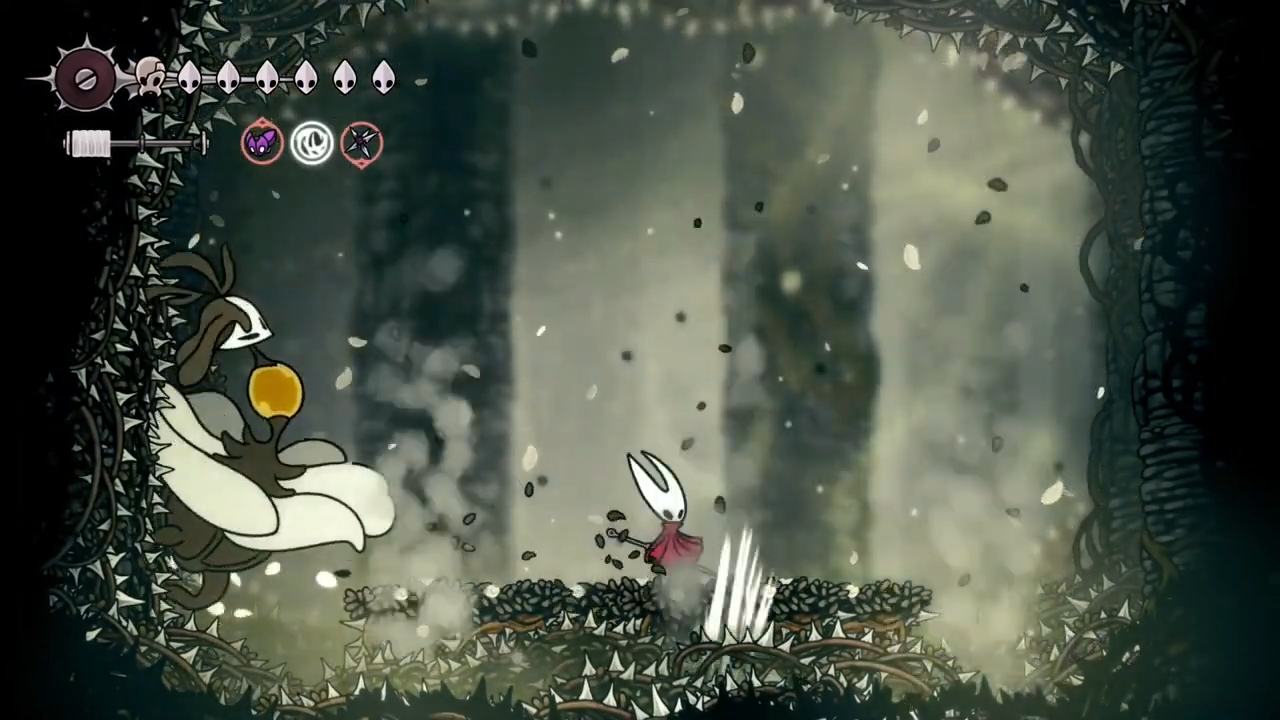Choose the four-pointed shuriken tool icon
Screen dimensions: 1280x720
pos(361,144)
